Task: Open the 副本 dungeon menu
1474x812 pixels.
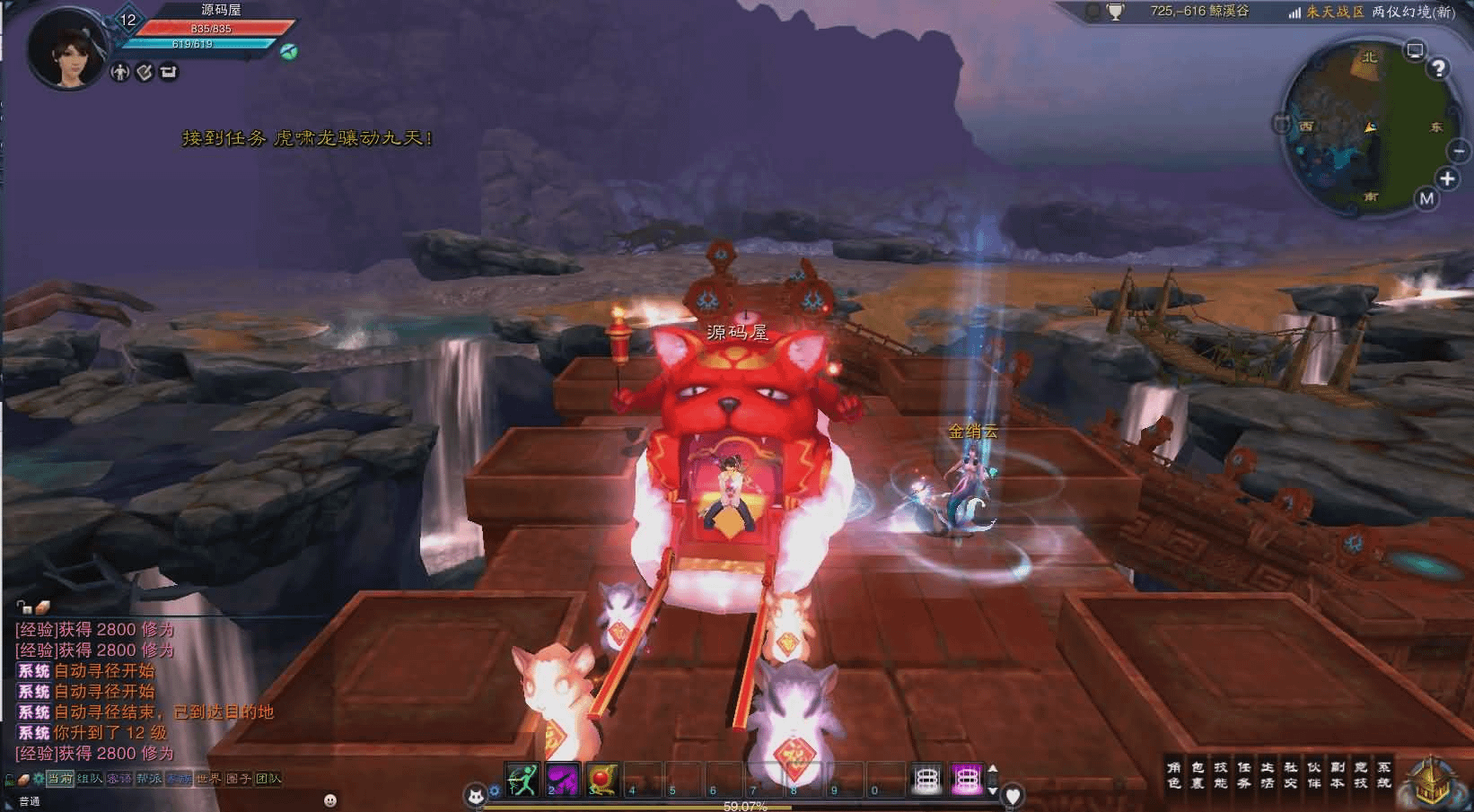Action: tap(1338, 775)
